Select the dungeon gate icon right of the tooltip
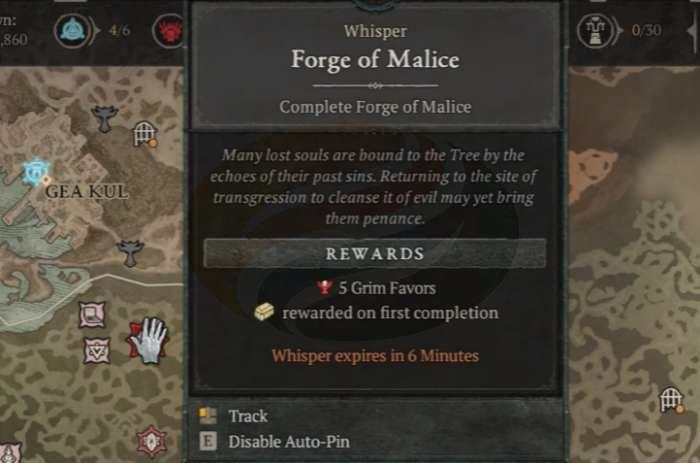Viewport: 700px width, 463px height. pos(672,400)
